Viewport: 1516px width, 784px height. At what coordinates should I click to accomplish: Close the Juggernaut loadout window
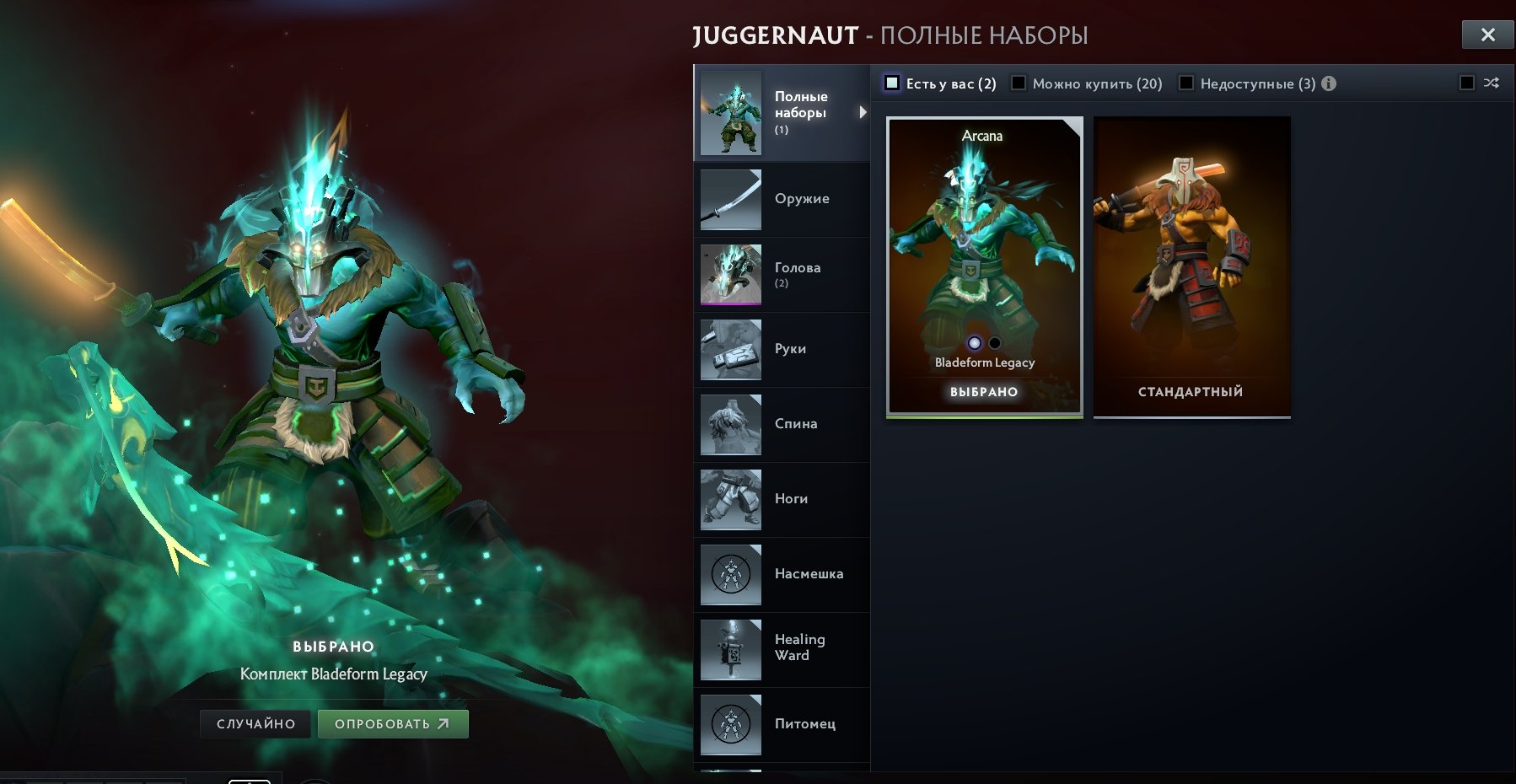[1487, 35]
